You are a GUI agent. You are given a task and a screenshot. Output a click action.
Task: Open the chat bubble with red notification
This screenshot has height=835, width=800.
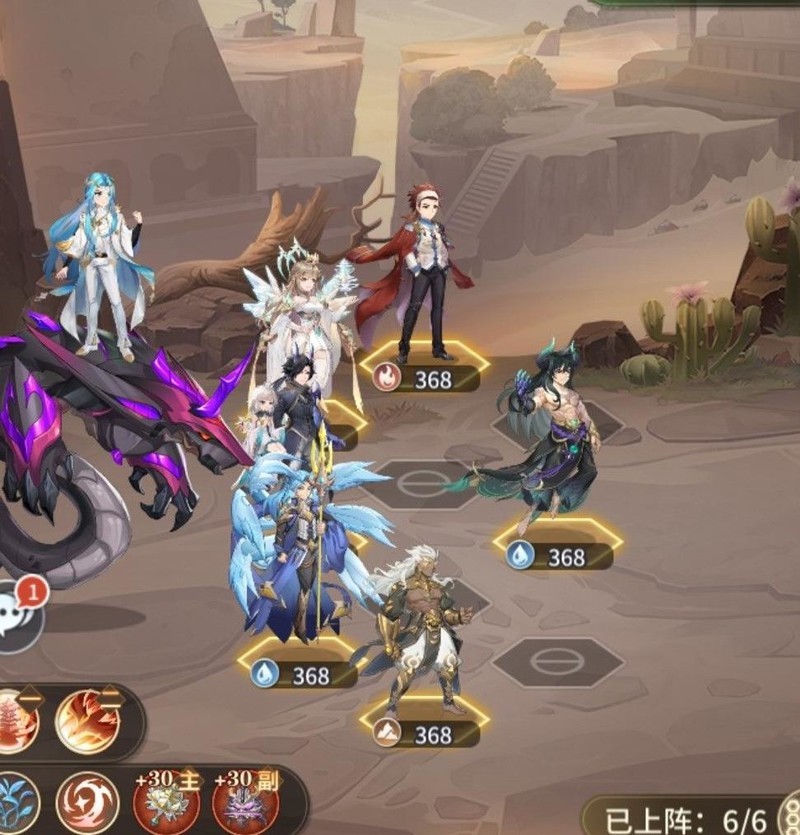tap(18, 613)
